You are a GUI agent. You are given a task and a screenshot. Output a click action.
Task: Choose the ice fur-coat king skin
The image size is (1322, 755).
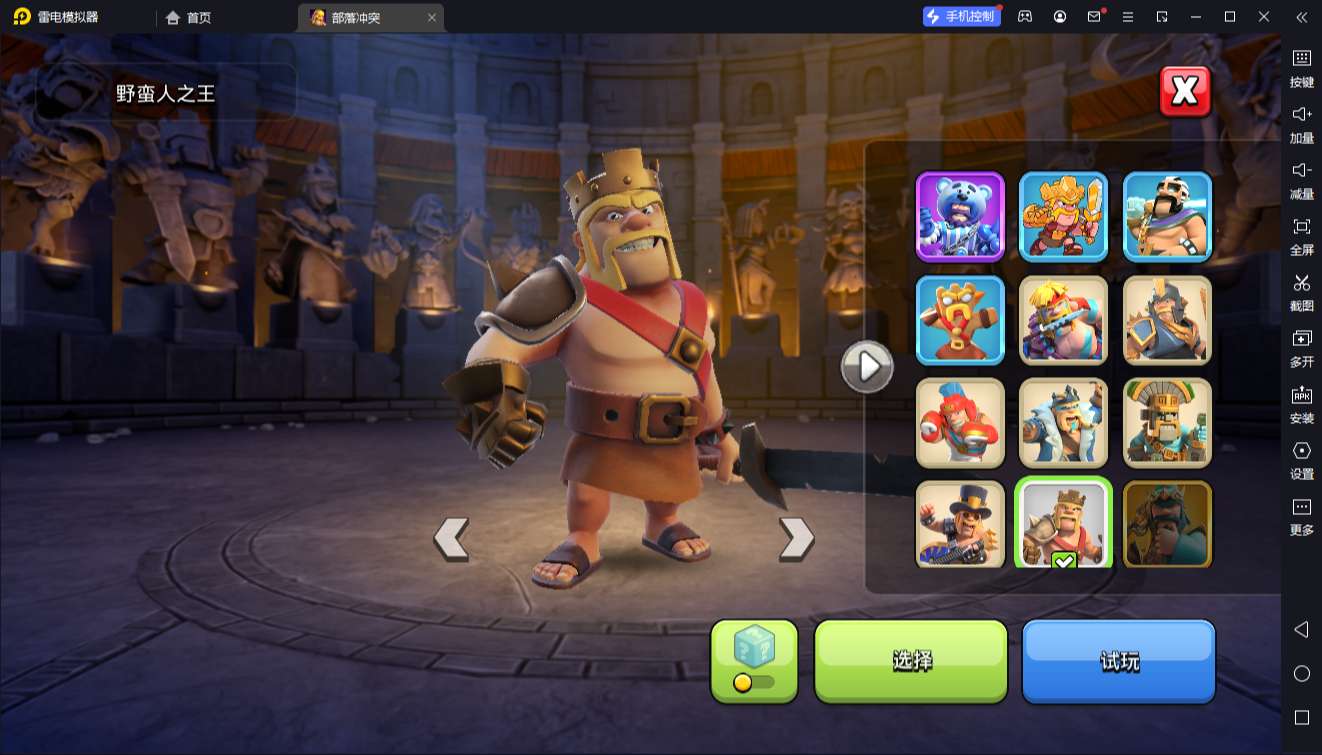(1063, 422)
